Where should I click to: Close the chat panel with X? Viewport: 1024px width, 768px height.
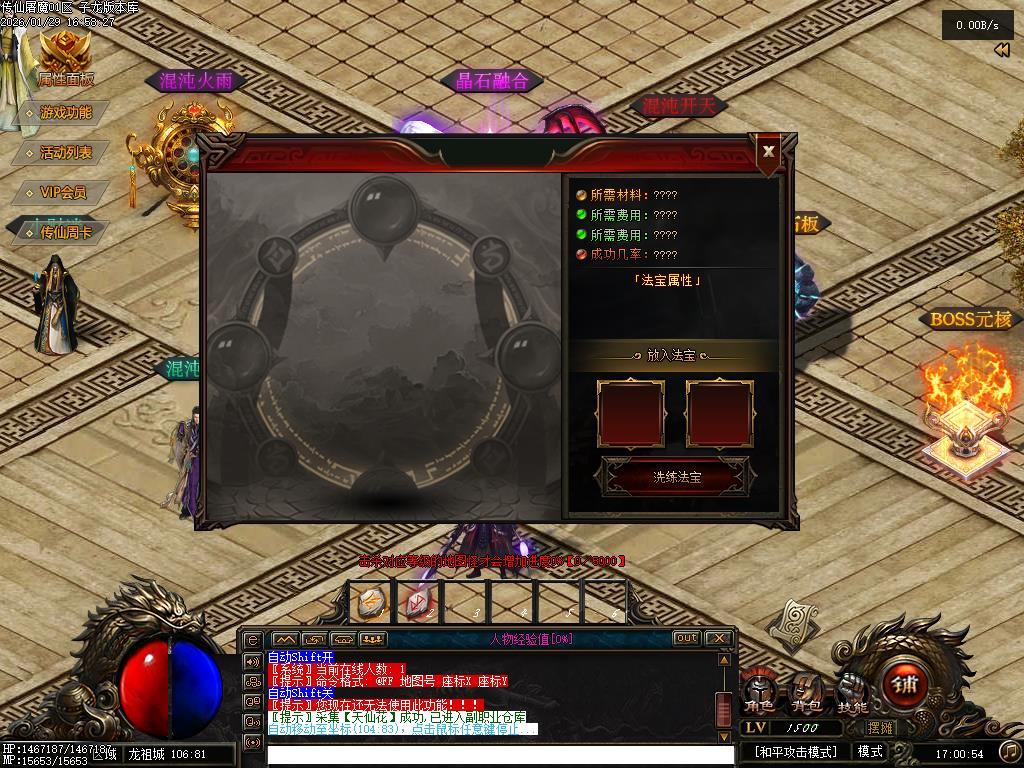pos(718,638)
